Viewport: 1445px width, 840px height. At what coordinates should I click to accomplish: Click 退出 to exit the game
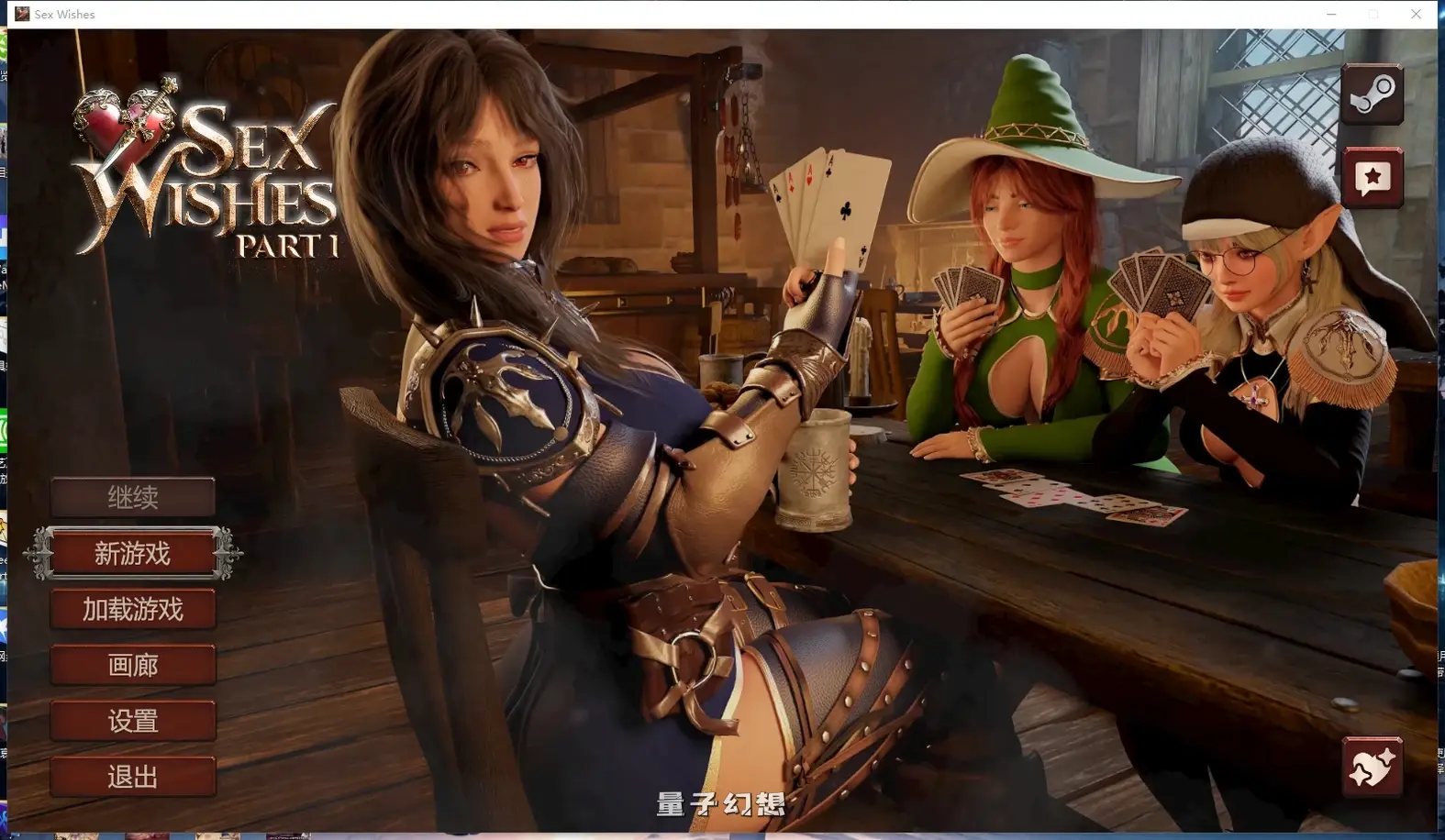point(133,777)
